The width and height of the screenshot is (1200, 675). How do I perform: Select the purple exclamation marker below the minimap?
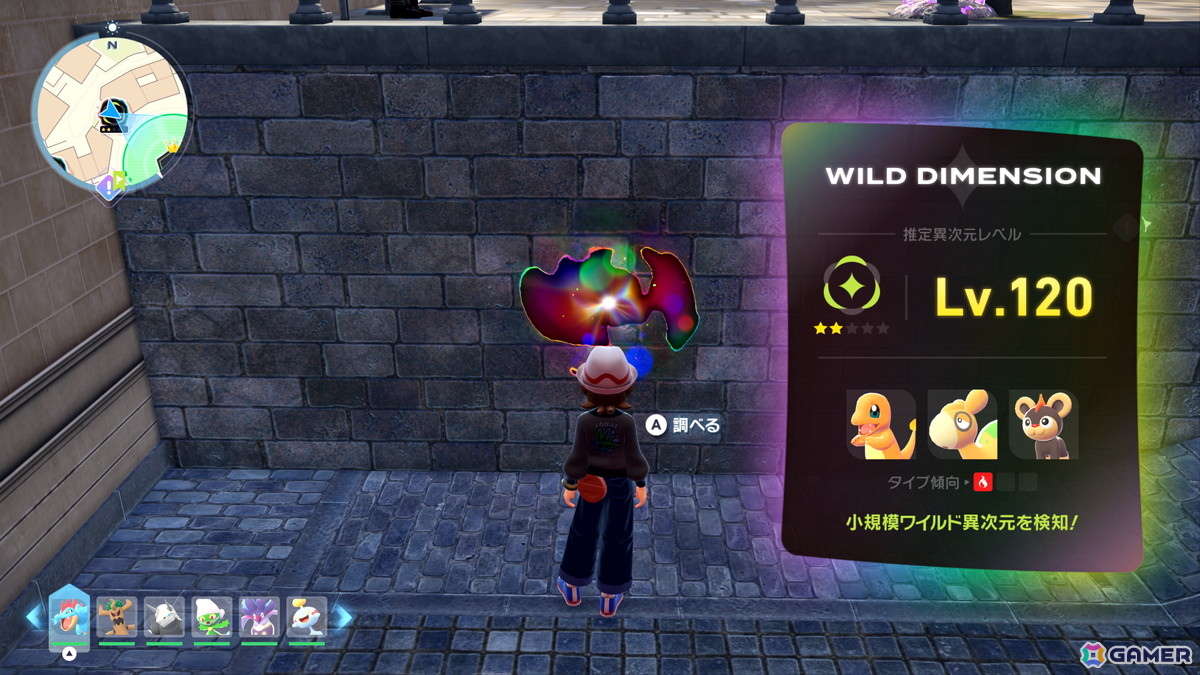point(106,184)
